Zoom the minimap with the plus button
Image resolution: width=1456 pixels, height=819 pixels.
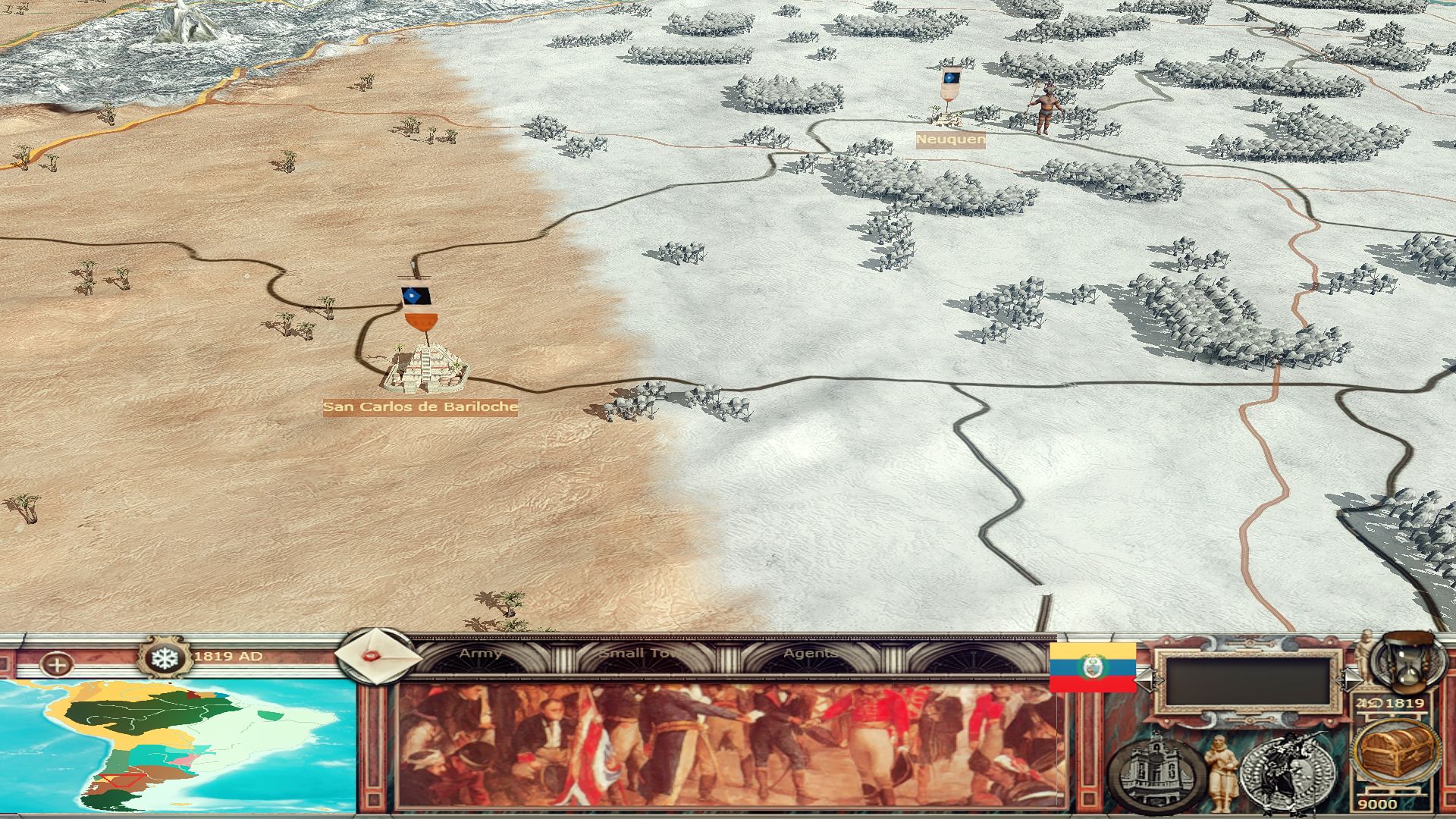pyautogui.click(x=57, y=666)
